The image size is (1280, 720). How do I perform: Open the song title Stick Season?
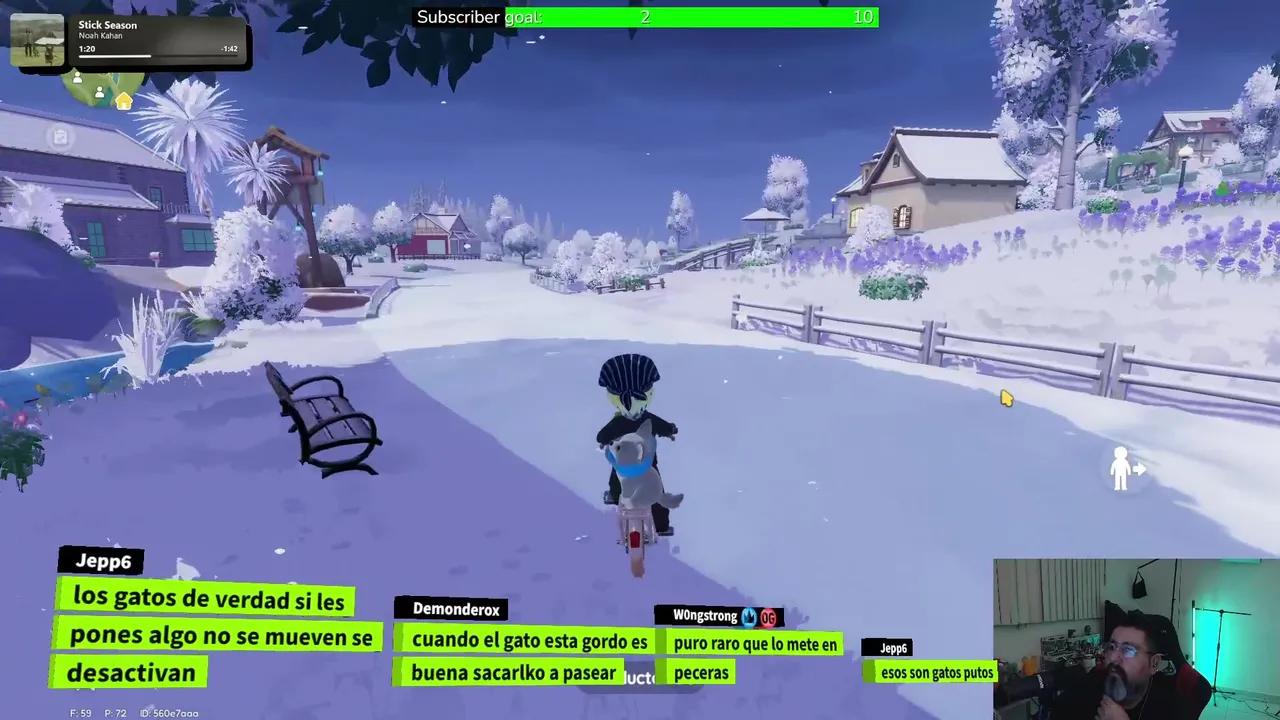point(107,25)
